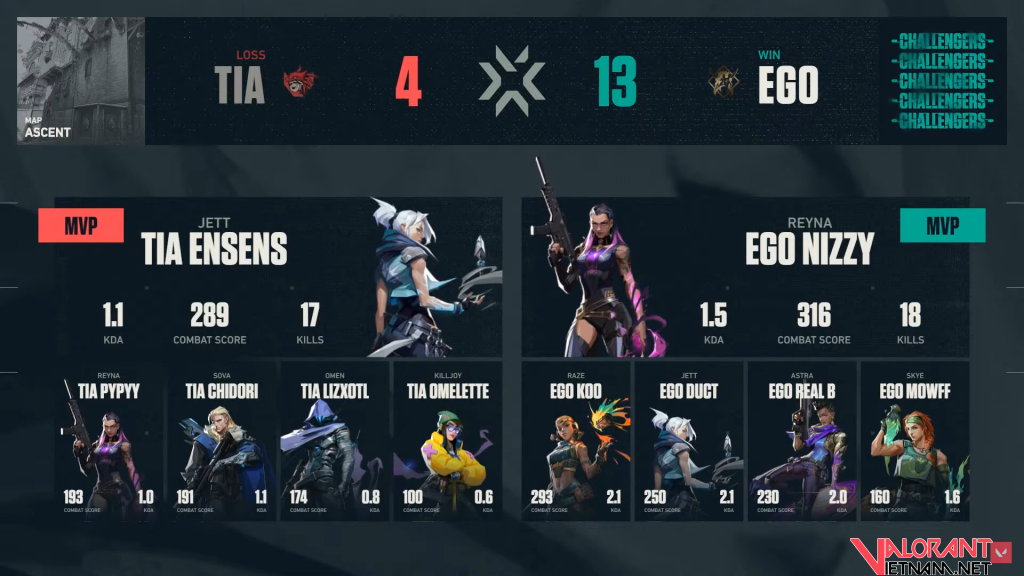This screenshot has width=1024, height=576.
Task: Open the TIA ENSENS MVP panel
Action: tap(278, 276)
